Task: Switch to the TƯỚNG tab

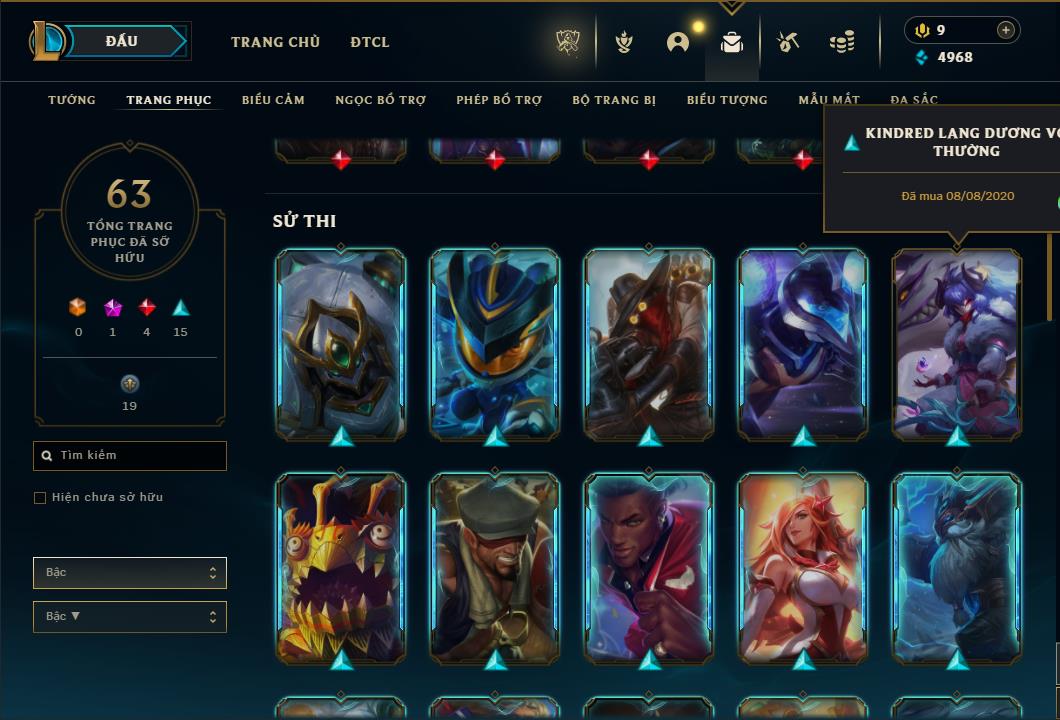Action: point(72,100)
